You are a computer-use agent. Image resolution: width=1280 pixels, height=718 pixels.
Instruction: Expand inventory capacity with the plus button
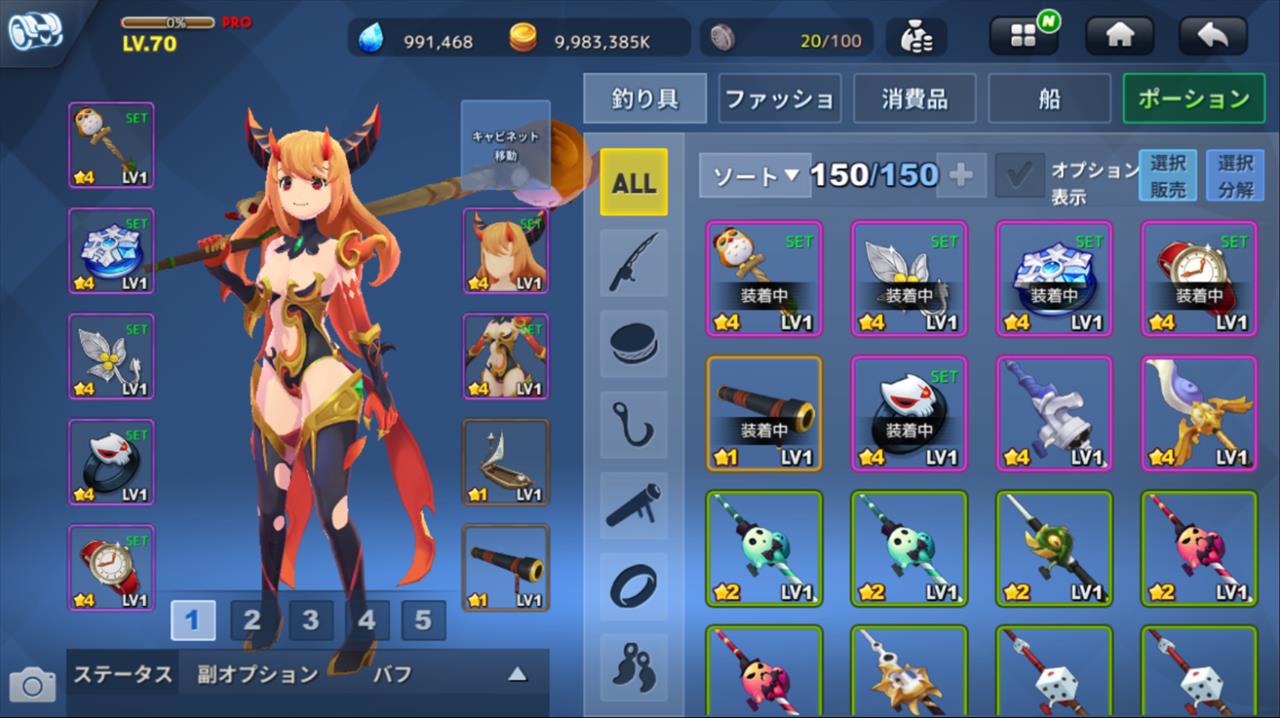click(960, 176)
